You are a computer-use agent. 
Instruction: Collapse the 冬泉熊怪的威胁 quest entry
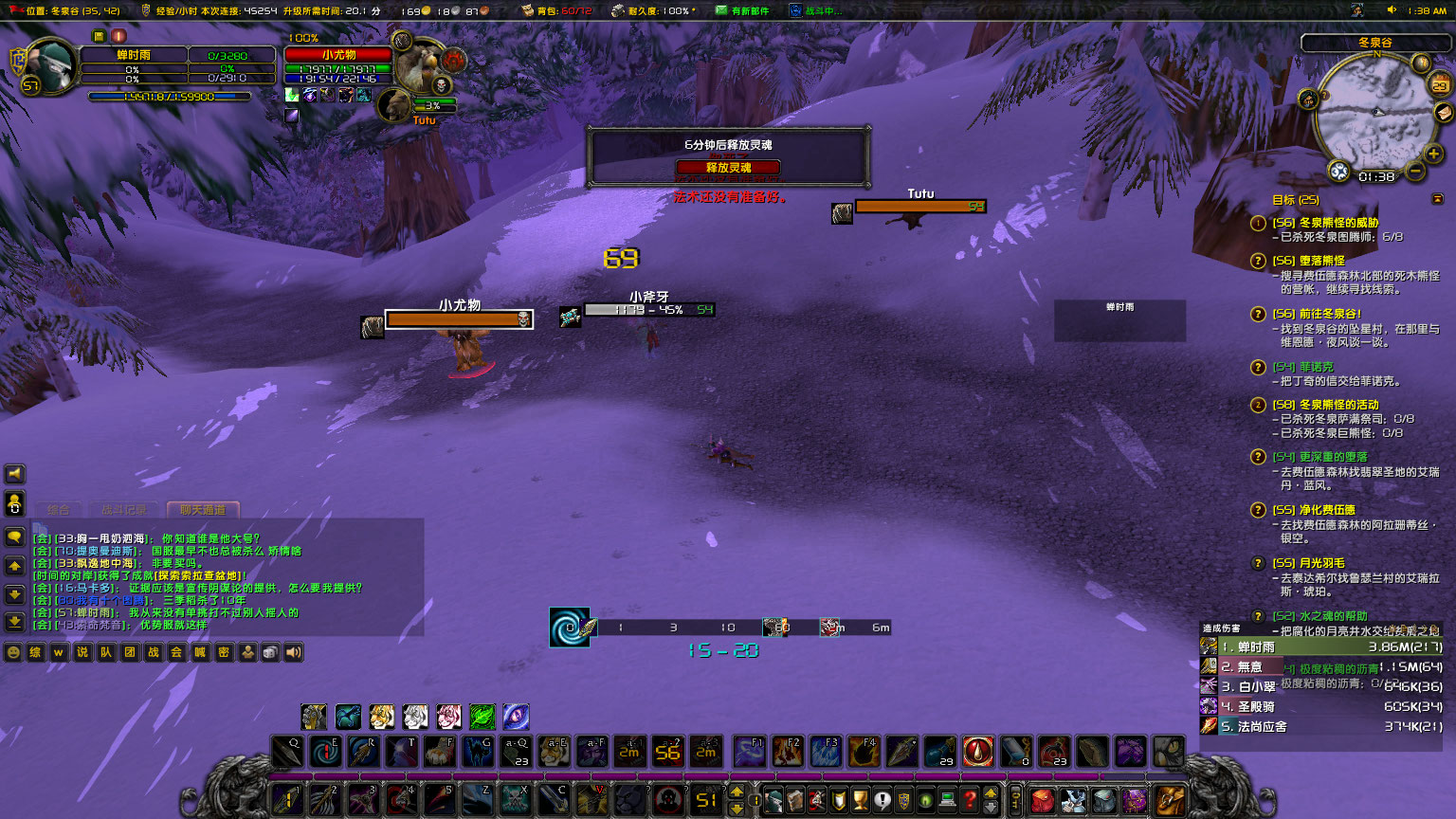(x=1257, y=225)
